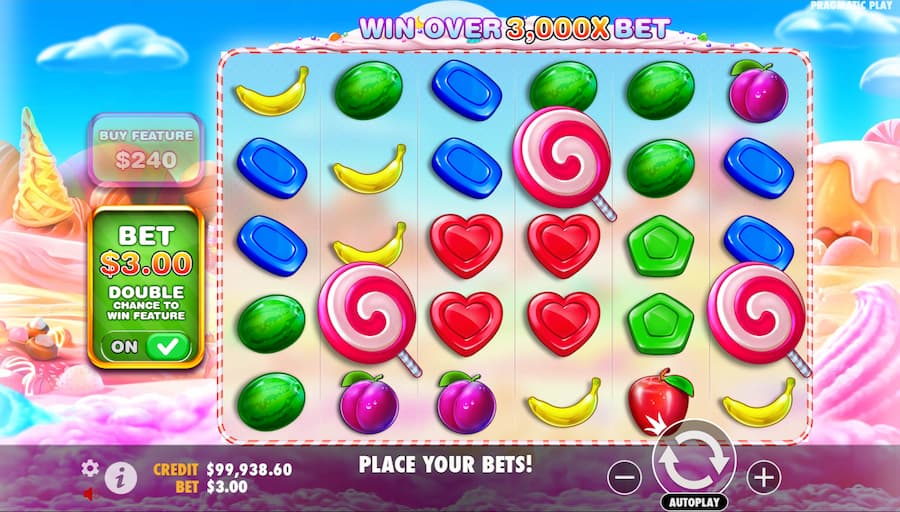The width and height of the screenshot is (900, 512).
Task: Increase the bet with the plus button
Action: [x=763, y=478]
